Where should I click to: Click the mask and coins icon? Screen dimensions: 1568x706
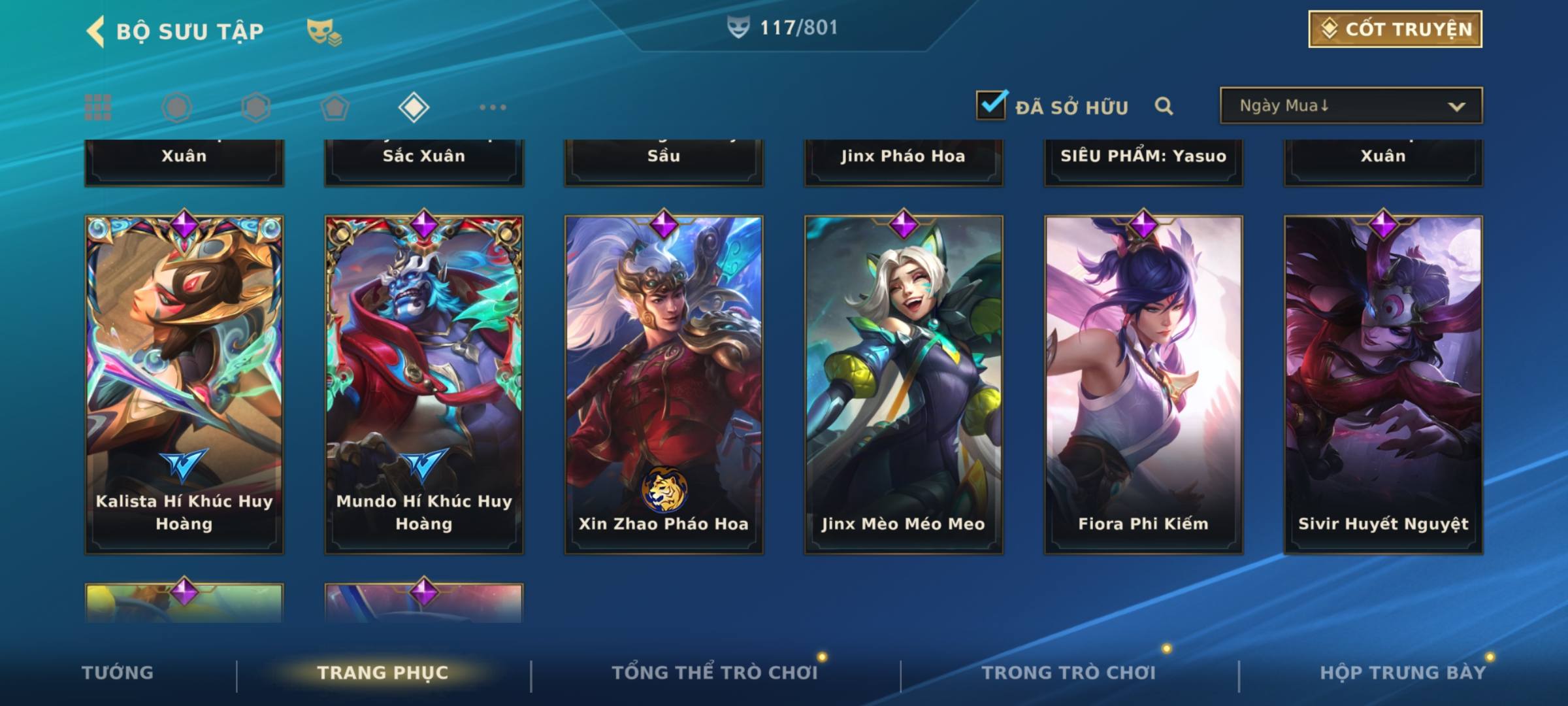point(323,31)
